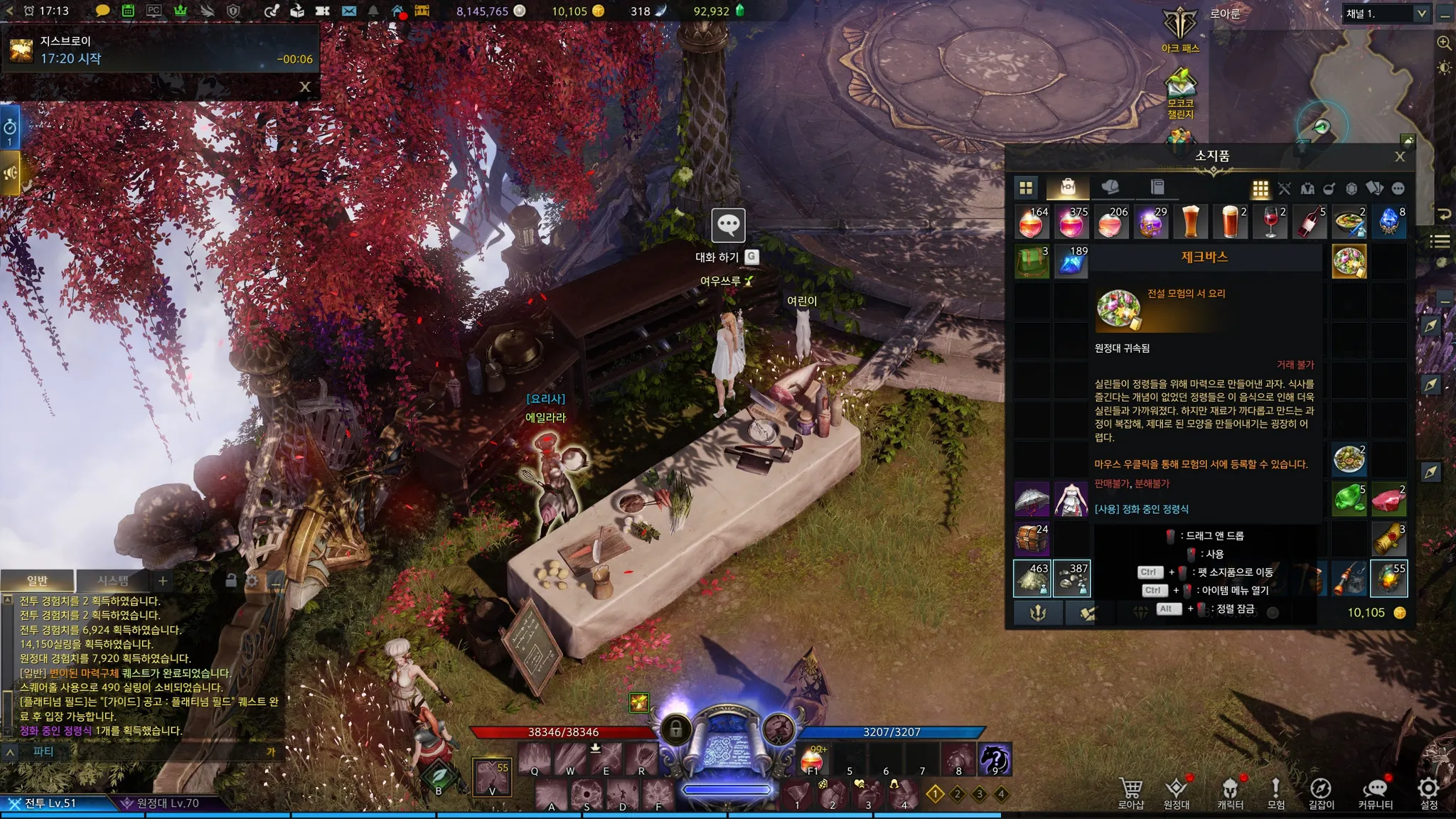Open the 커뮤니티 menu

(x=1375, y=792)
